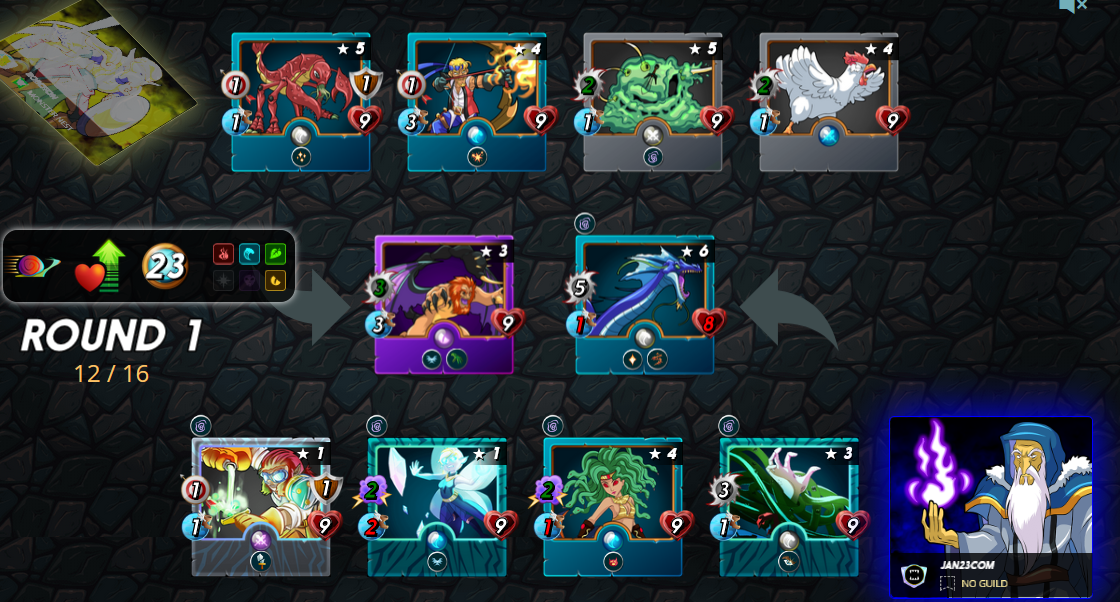Screen dimensions: 1120x602
Task: Select the ice fairy card
Action: [x=437, y=505]
